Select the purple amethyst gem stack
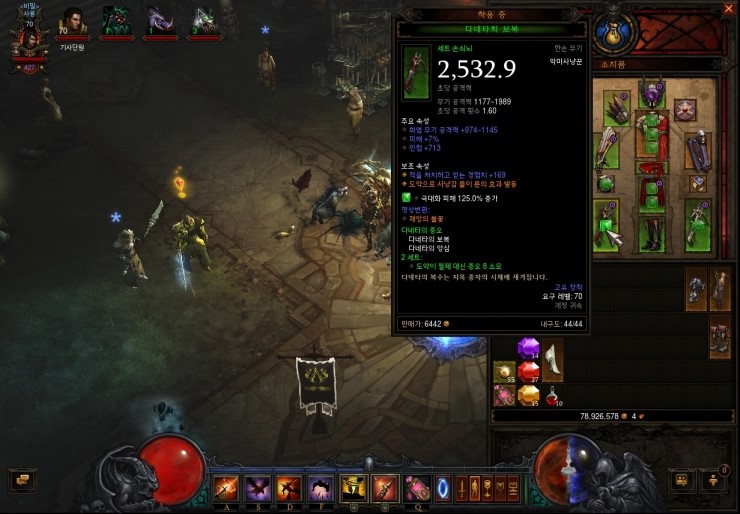This screenshot has width=740, height=514. (x=528, y=349)
